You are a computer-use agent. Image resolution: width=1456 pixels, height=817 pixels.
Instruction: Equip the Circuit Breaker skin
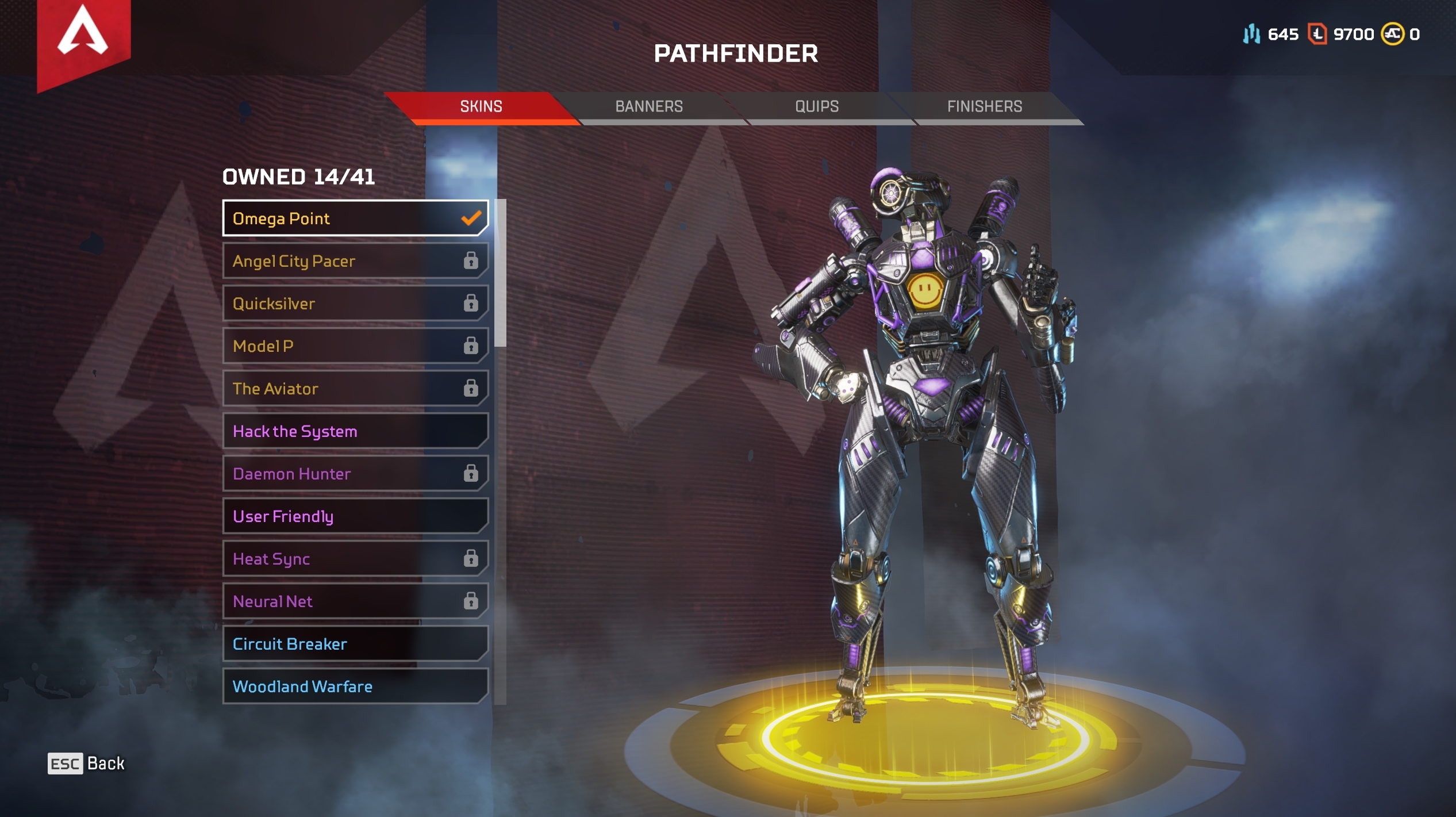coord(355,644)
